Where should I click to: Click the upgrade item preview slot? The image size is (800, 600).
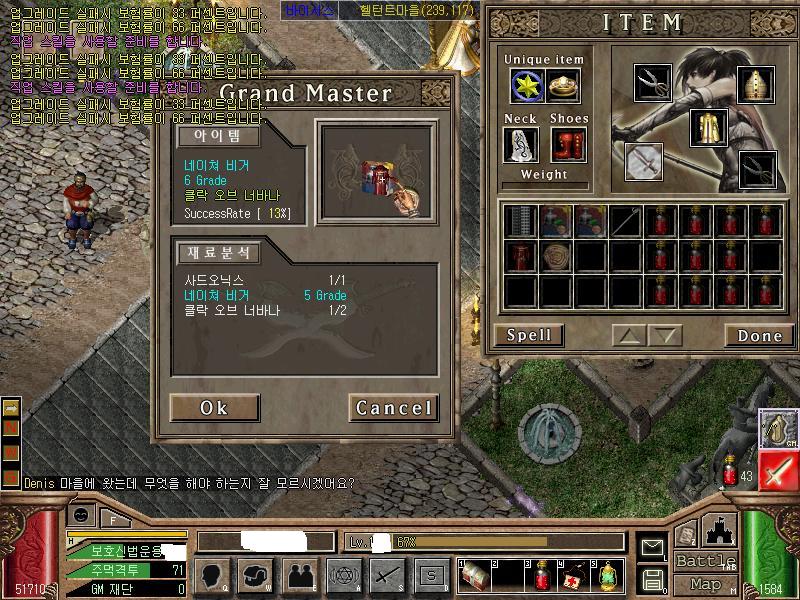click(x=378, y=171)
